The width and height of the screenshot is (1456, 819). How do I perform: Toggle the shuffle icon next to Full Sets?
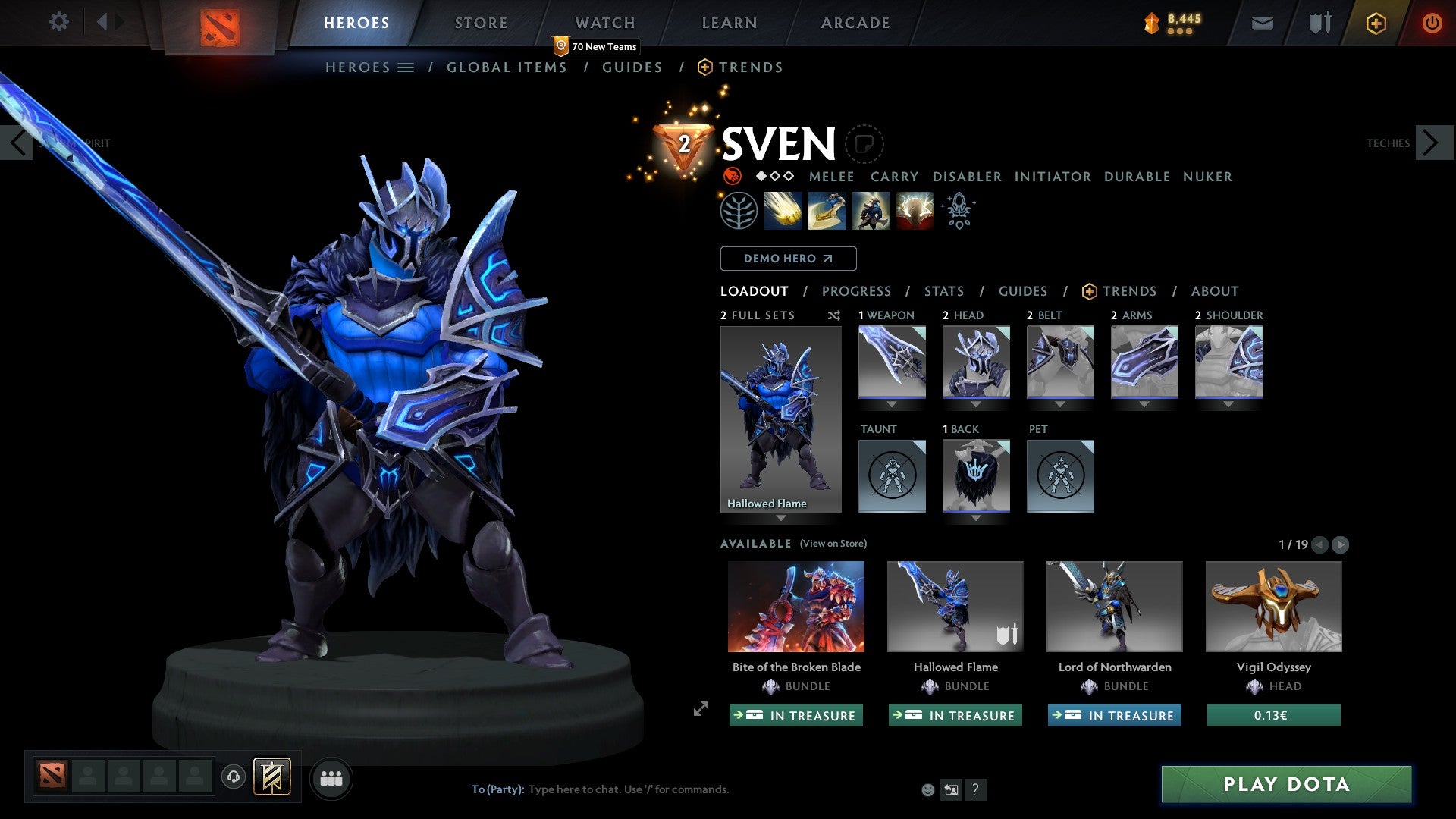click(x=833, y=315)
